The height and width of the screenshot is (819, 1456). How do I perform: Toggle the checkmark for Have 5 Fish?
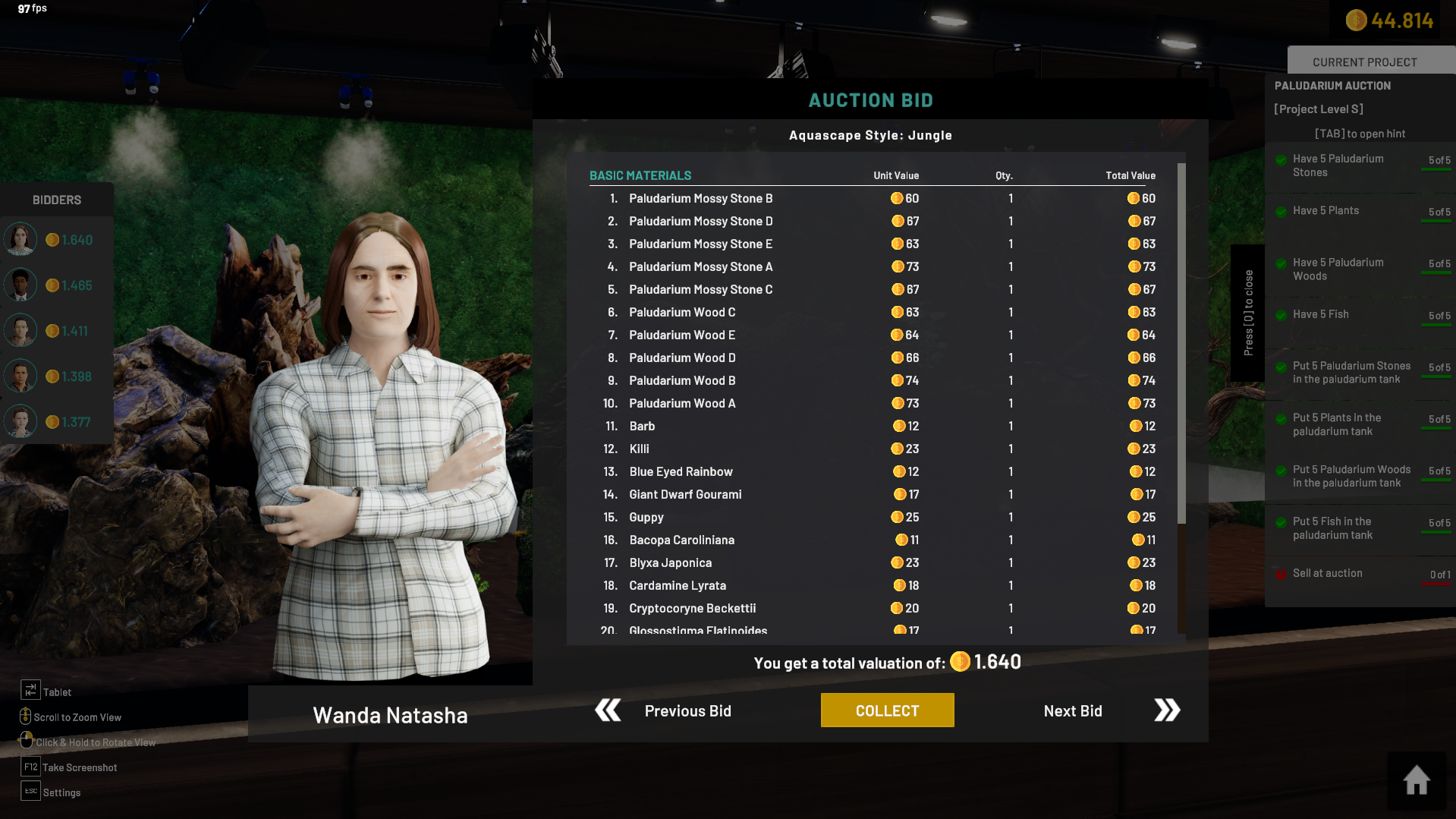[x=1281, y=315]
